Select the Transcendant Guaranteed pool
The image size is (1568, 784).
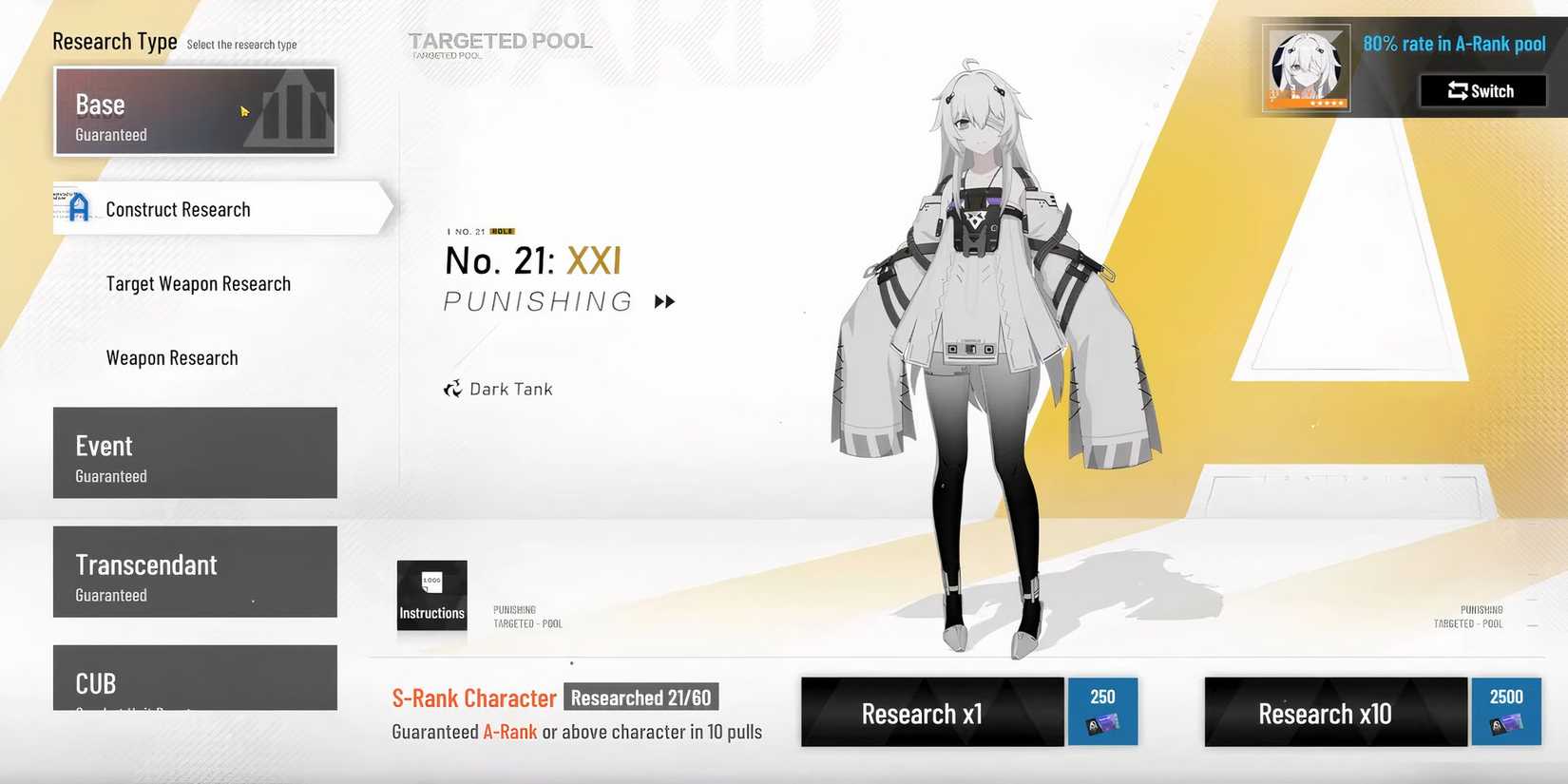[195, 571]
